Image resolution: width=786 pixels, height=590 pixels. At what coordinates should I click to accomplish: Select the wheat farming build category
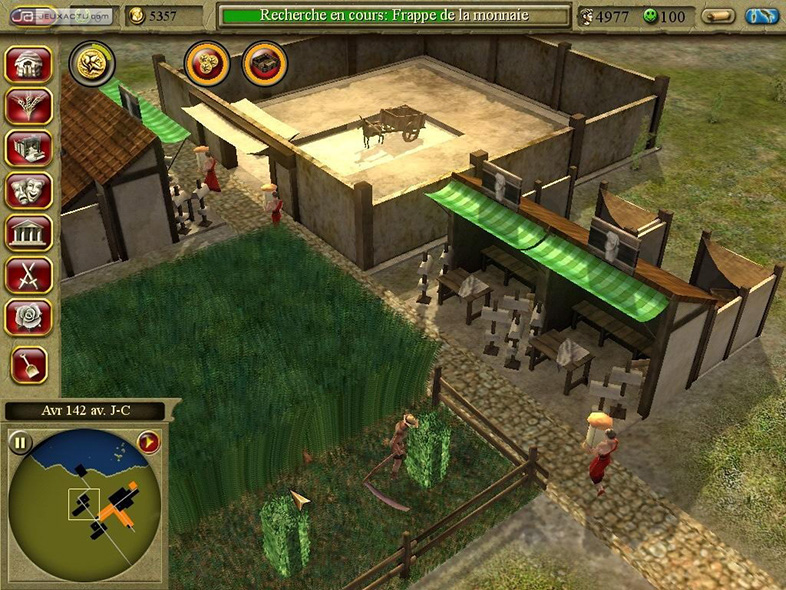(x=28, y=106)
